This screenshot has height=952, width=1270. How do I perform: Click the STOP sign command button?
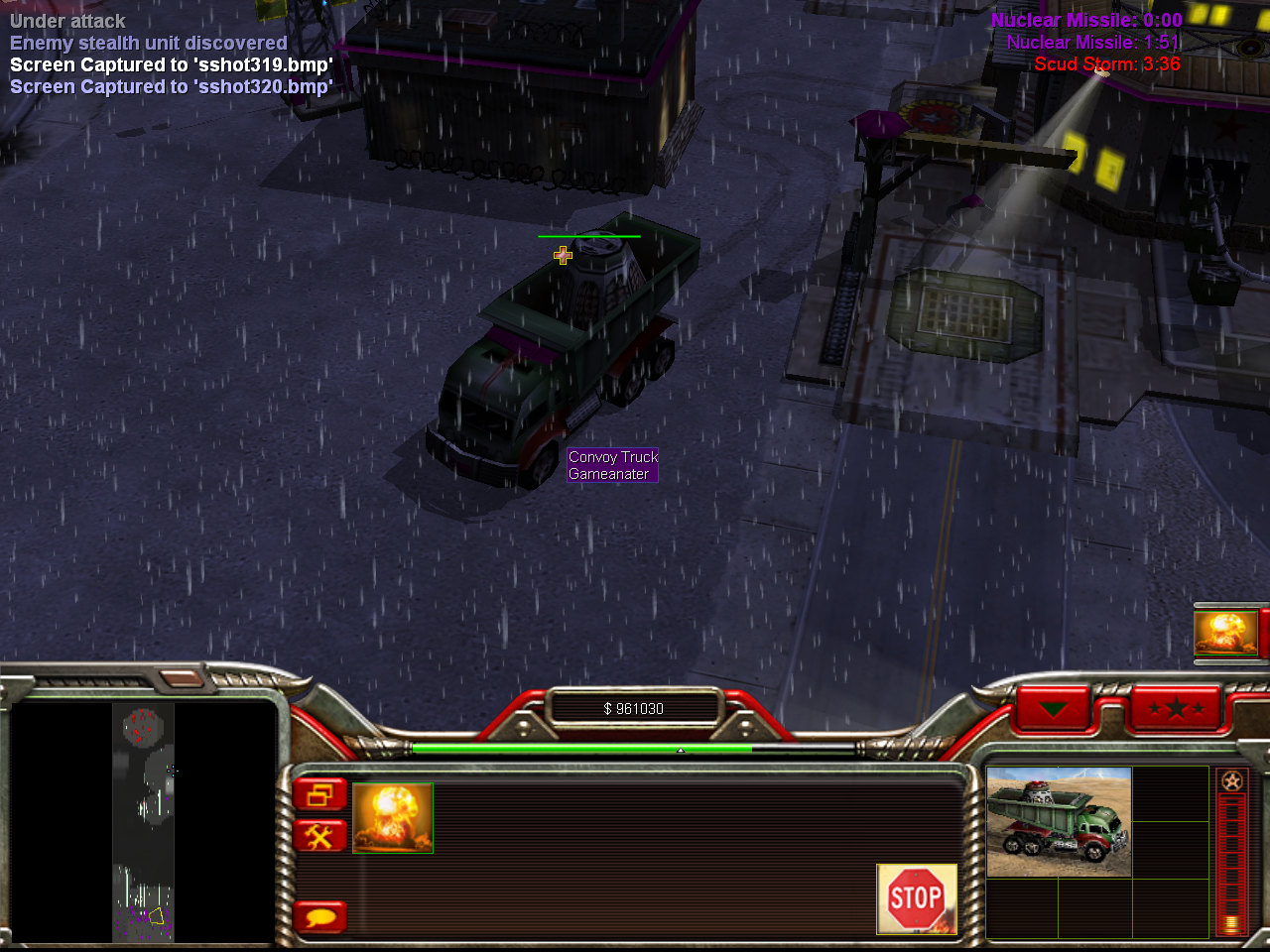coord(916,898)
